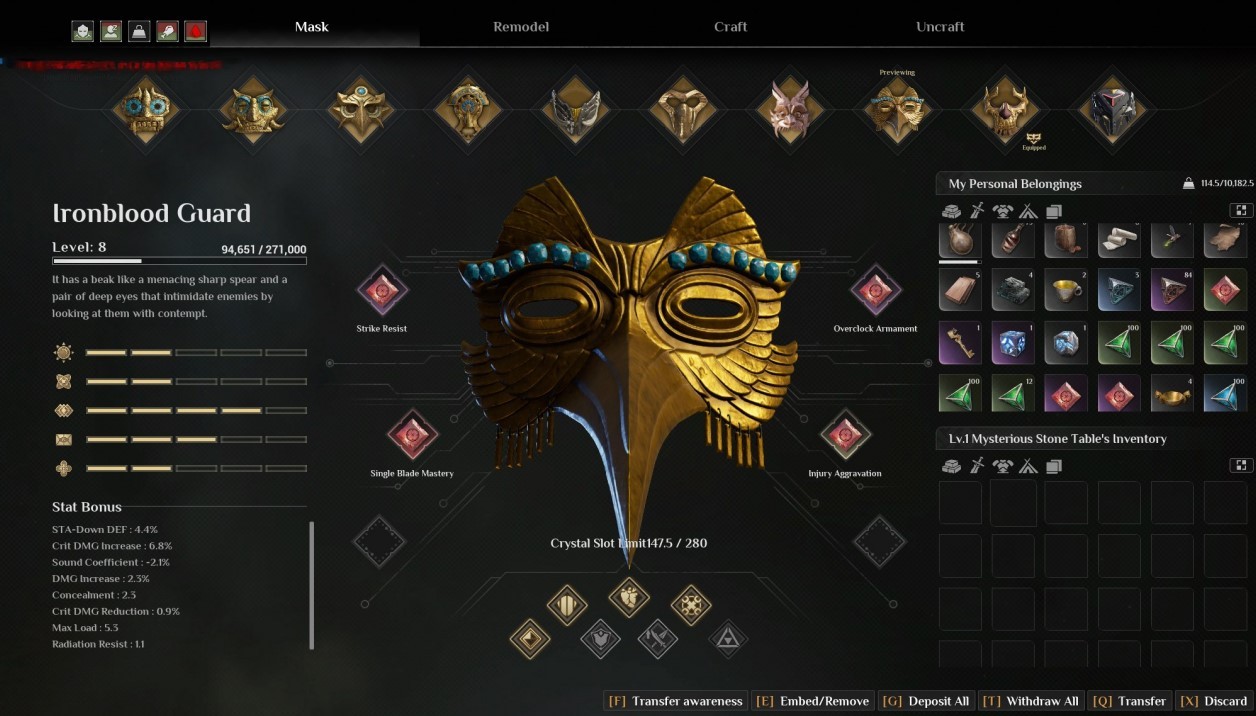Choose the Single Blade Mastery crystal
Screen dimensions: 1256x716
[x=412, y=436]
